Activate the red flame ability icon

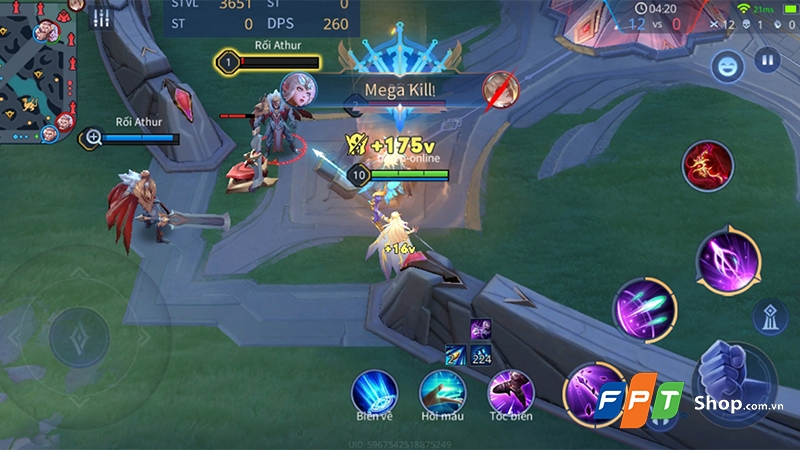708,165
